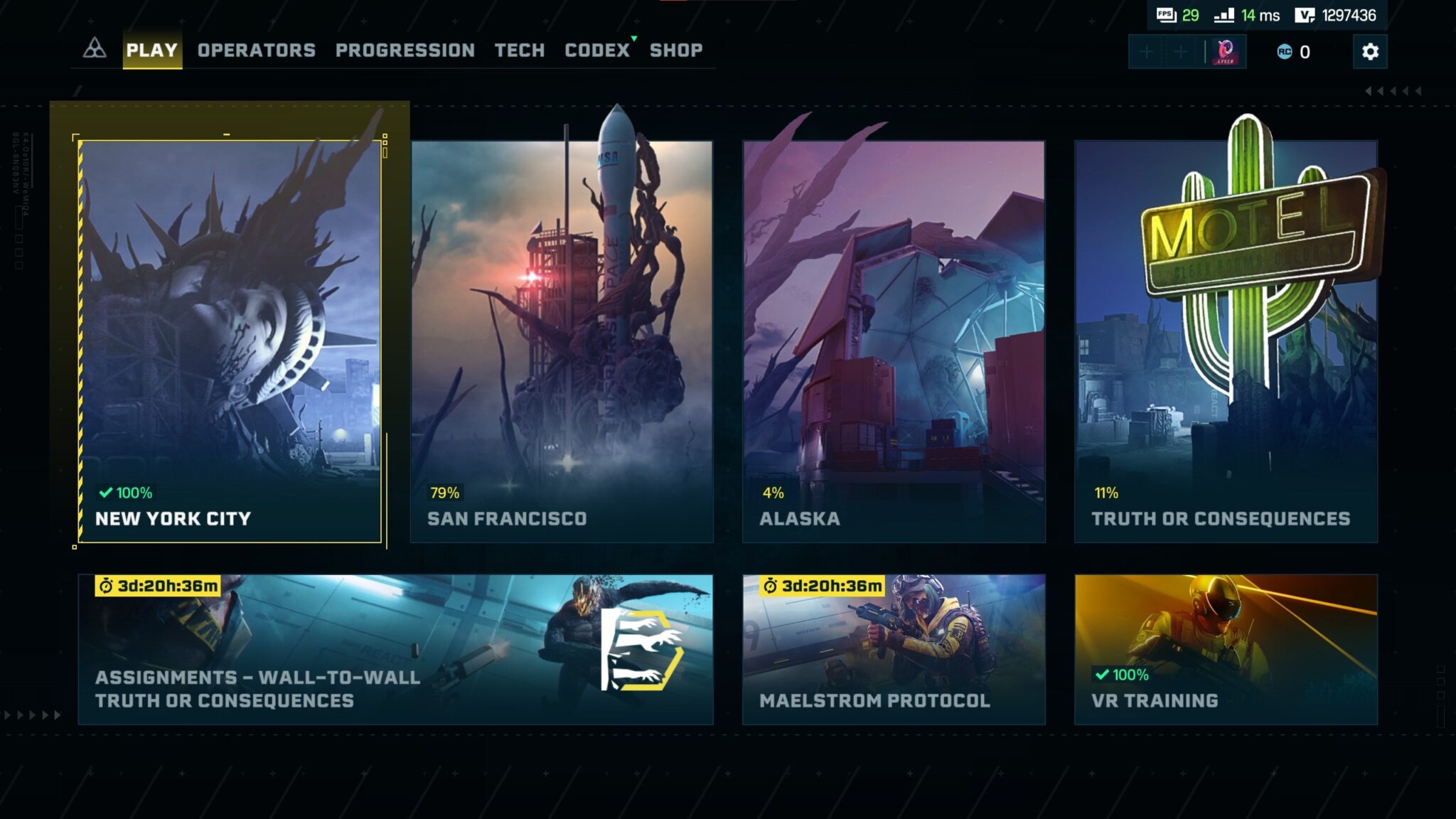Pick the Alaska region card
The width and height of the screenshot is (1456, 819).
click(x=894, y=341)
